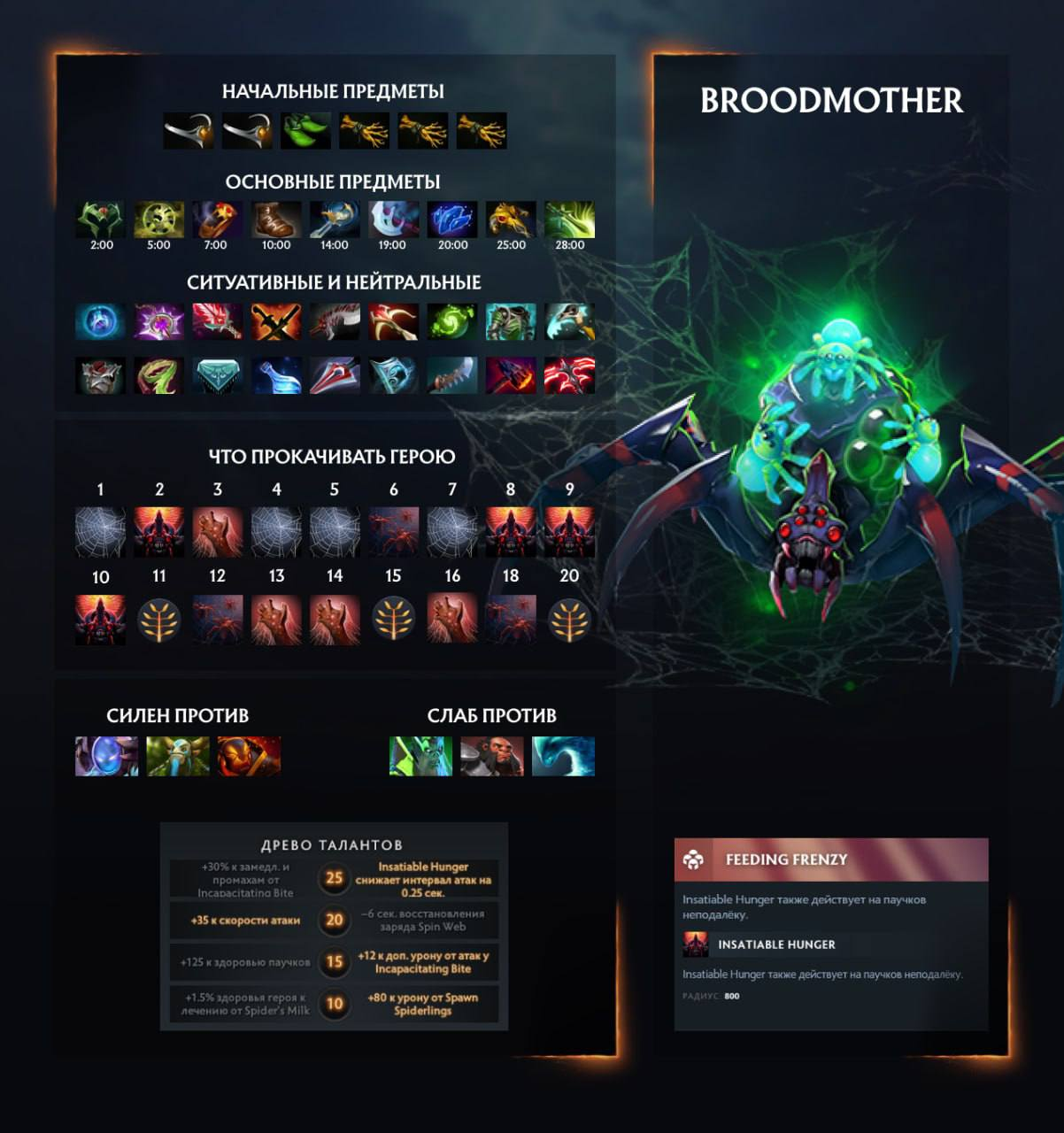Screen dimensions: 1064x1133
Task: Pick the +12 Incapacitating Bite damage talent
Action: tap(423, 962)
